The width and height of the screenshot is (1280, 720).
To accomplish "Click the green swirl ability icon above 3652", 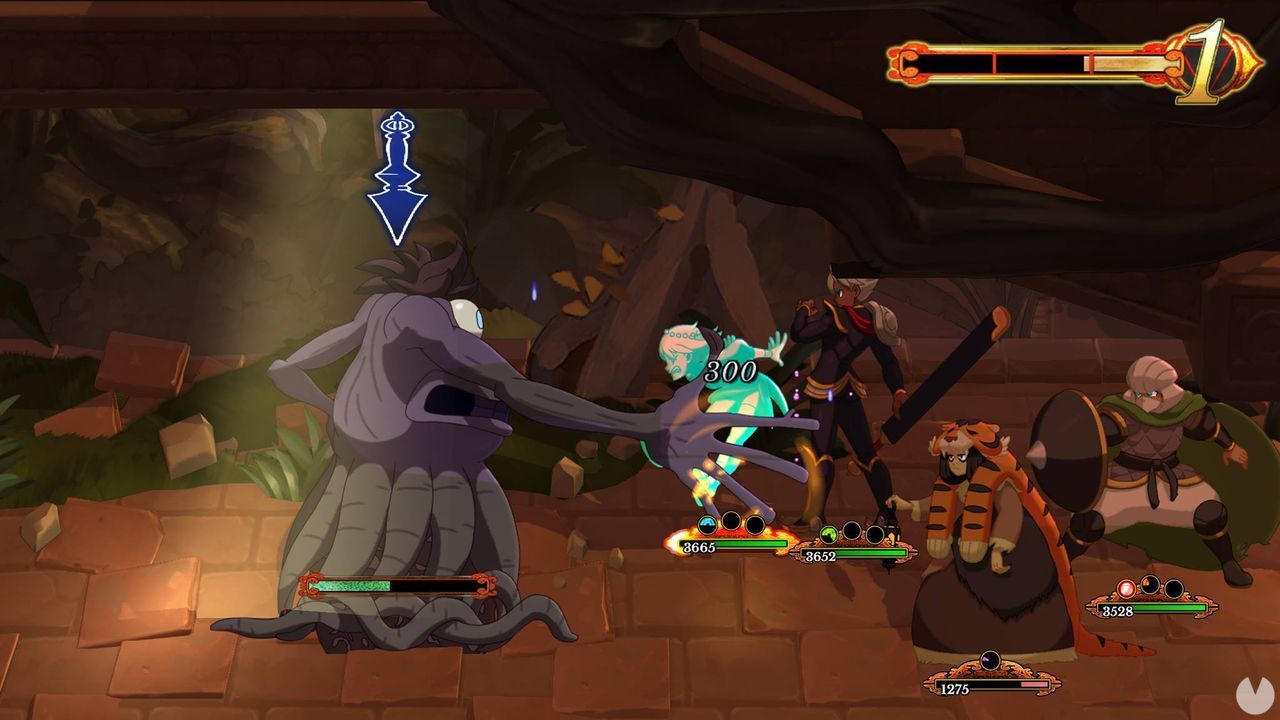I will (x=829, y=534).
